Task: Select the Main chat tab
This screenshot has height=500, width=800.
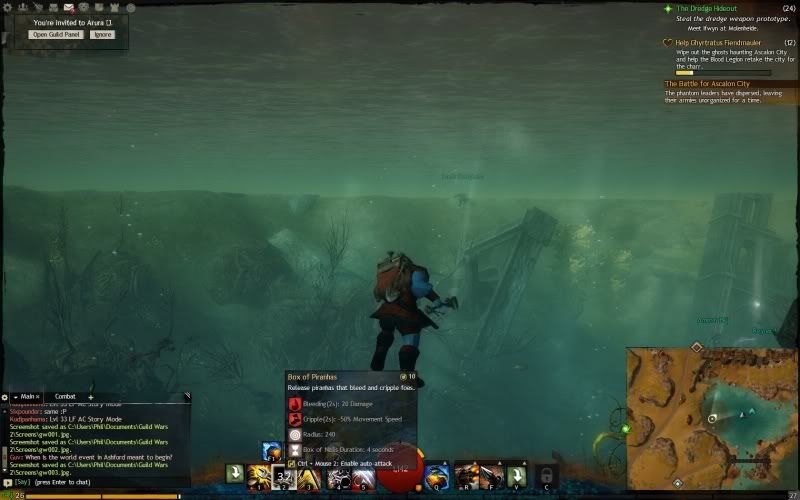Action: click(28, 397)
